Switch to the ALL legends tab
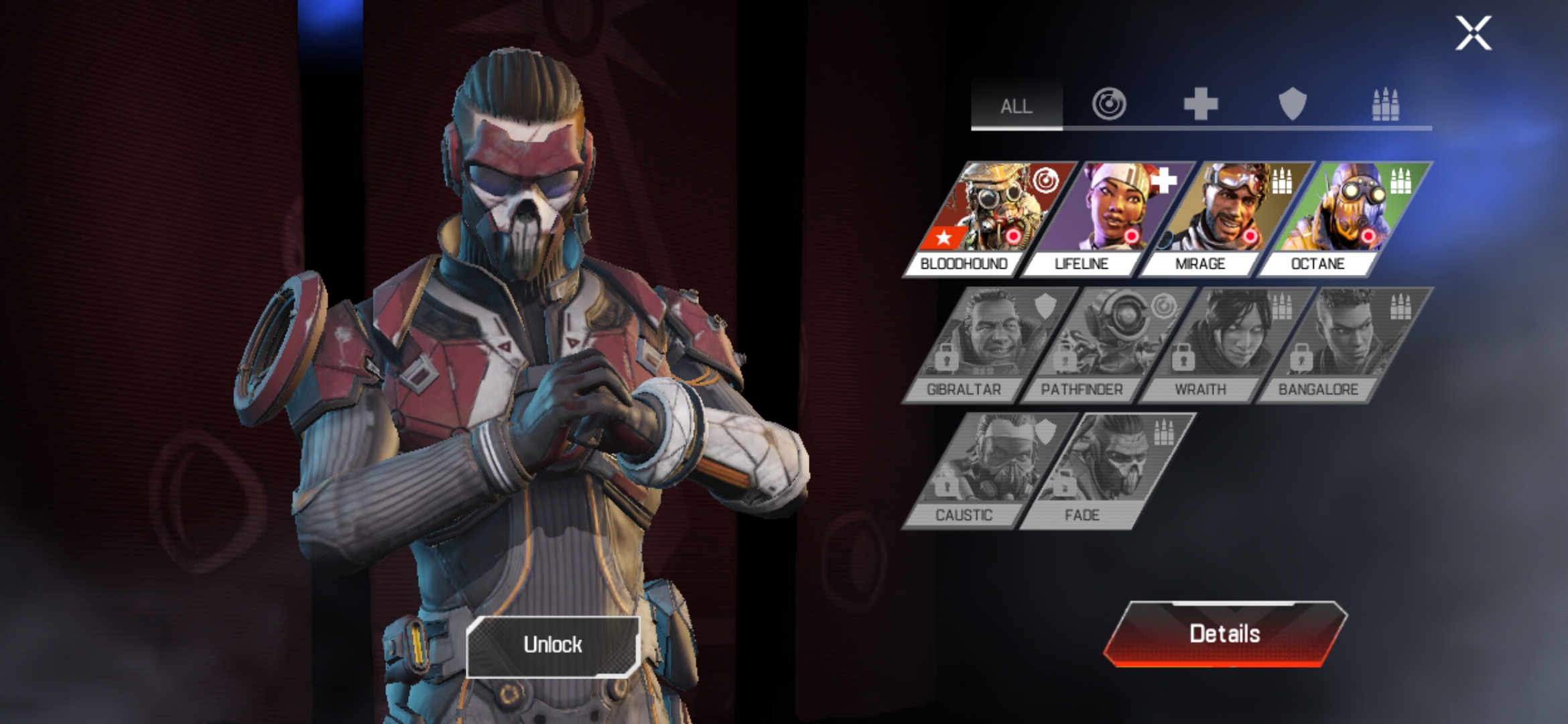1568x724 pixels. (x=1016, y=103)
